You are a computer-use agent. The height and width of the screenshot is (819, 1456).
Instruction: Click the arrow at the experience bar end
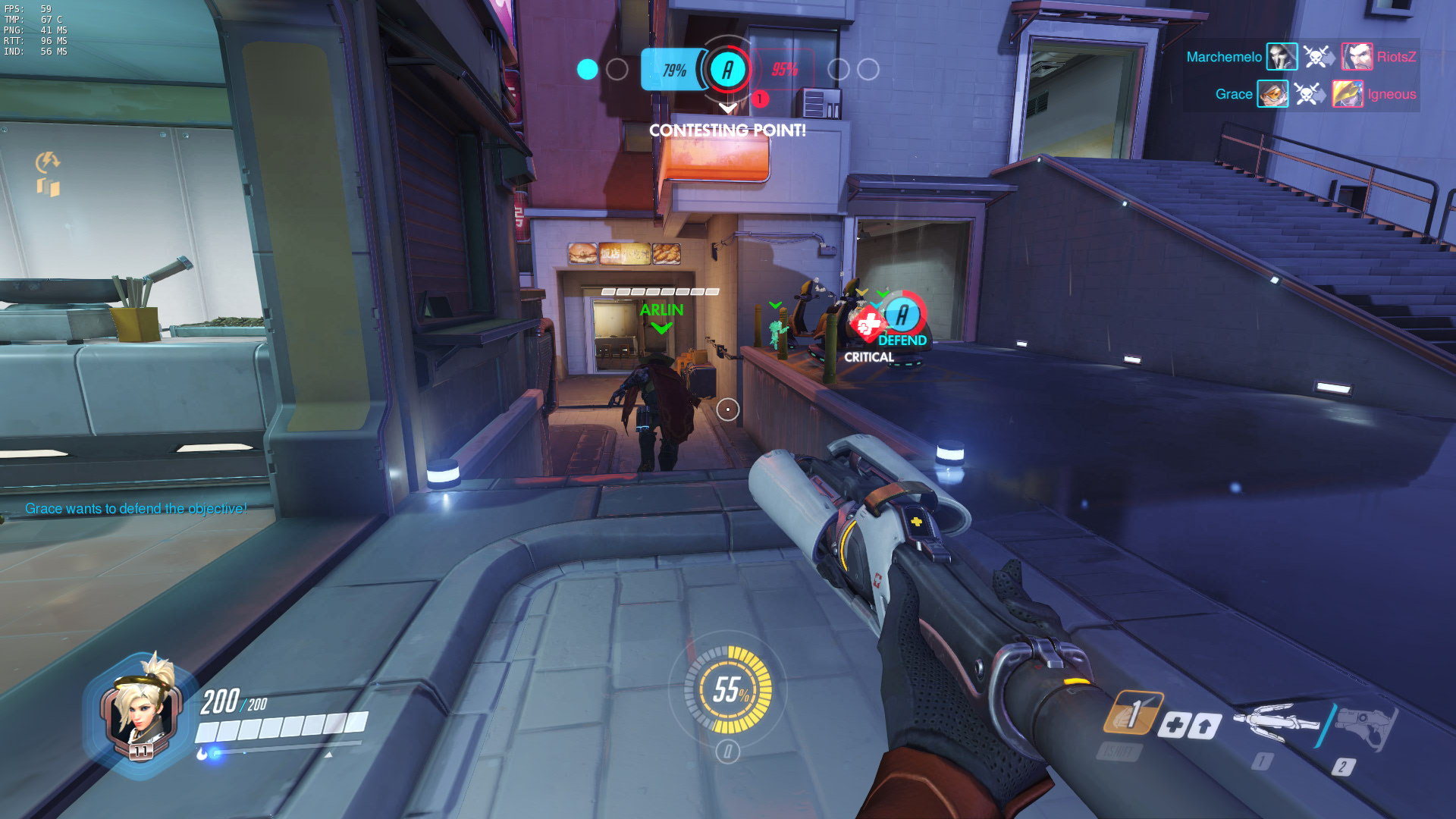(328, 755)
